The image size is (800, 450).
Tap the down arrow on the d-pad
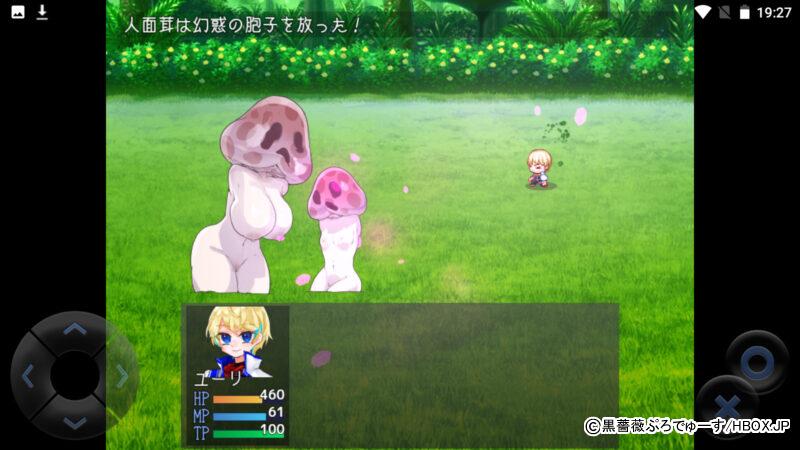[x=75, y=423]
